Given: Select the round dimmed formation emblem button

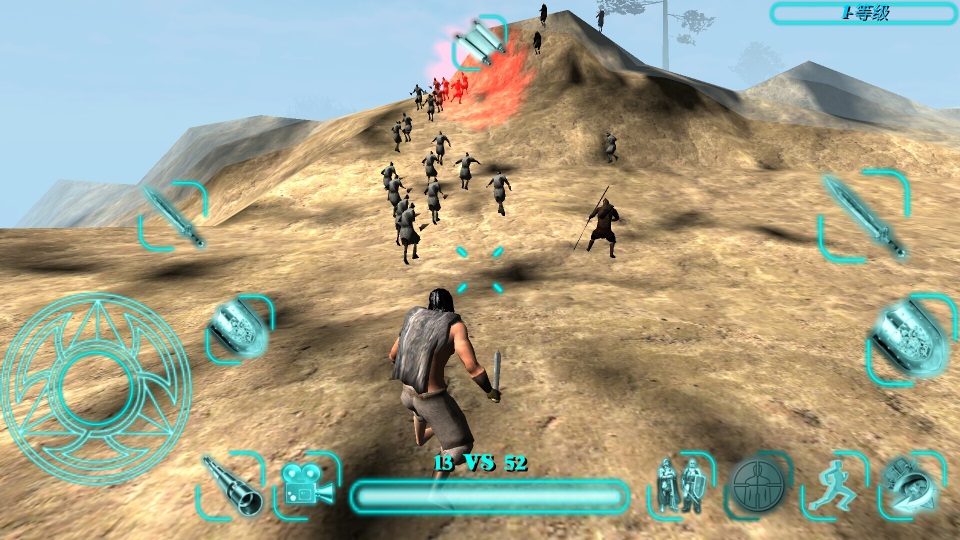Looking at the screenshot, I should click(x=758, y=486).
